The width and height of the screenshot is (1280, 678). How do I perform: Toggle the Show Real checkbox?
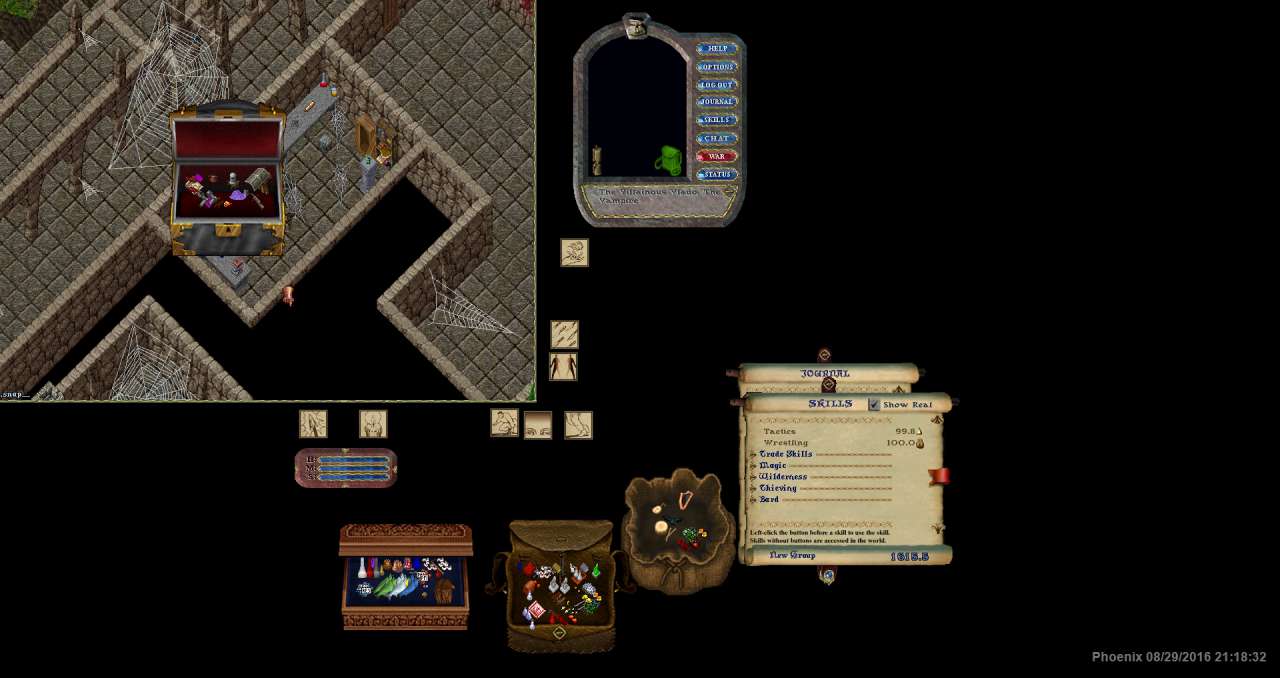click(x=875, y=404)
